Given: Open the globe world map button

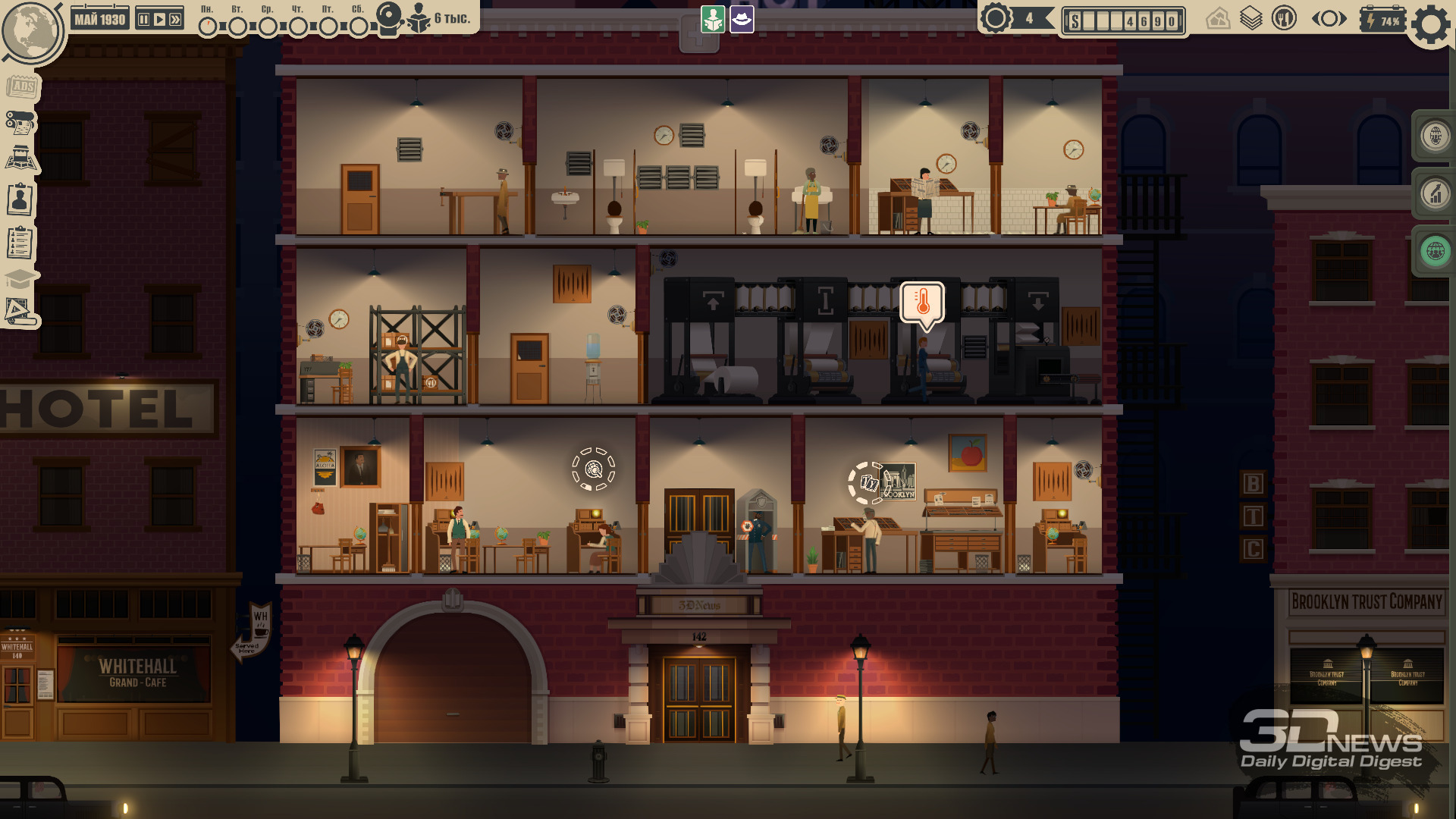Looking at the screenshot, I should (30, 32).
